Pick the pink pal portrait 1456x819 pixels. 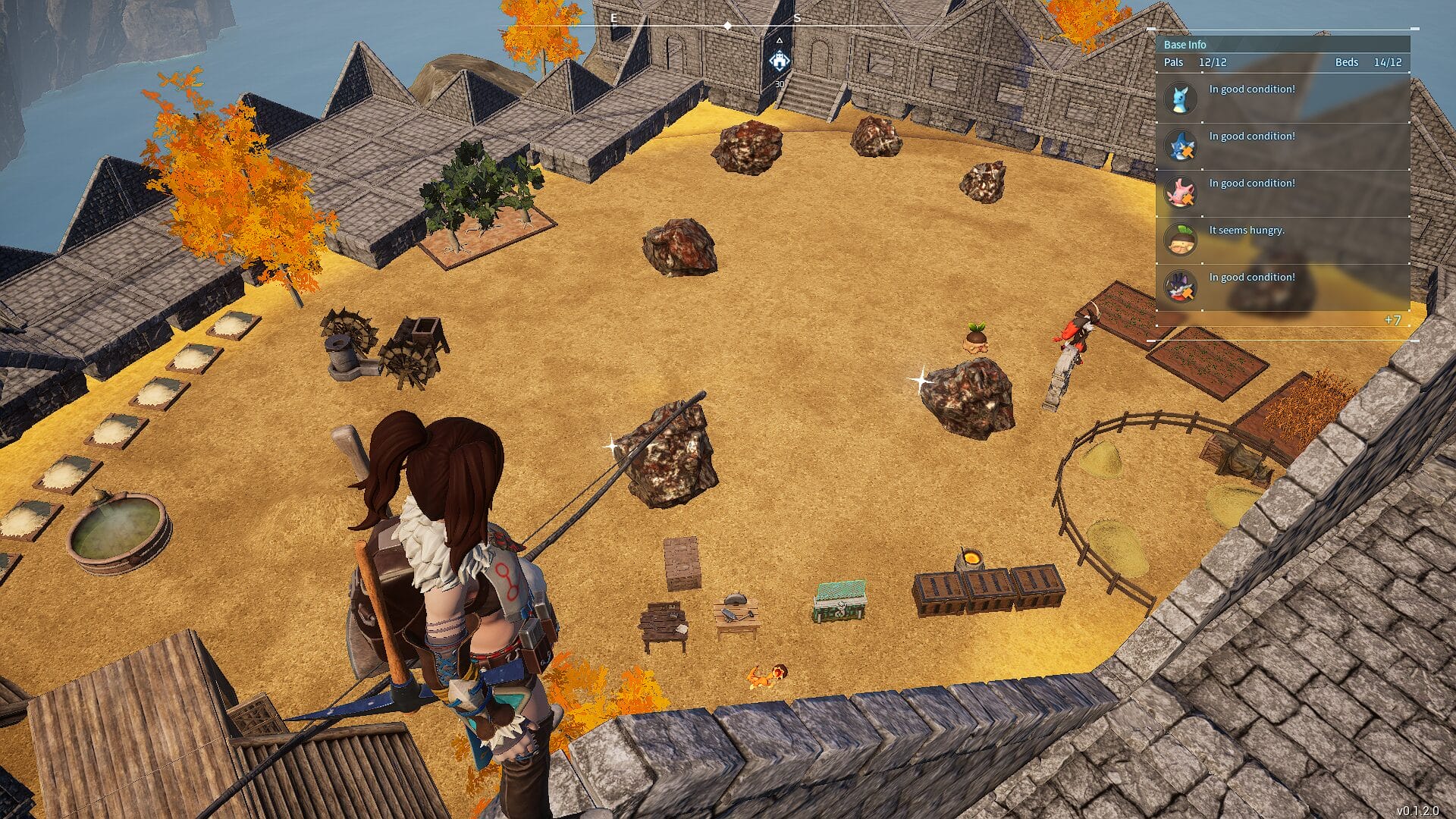1180,193
